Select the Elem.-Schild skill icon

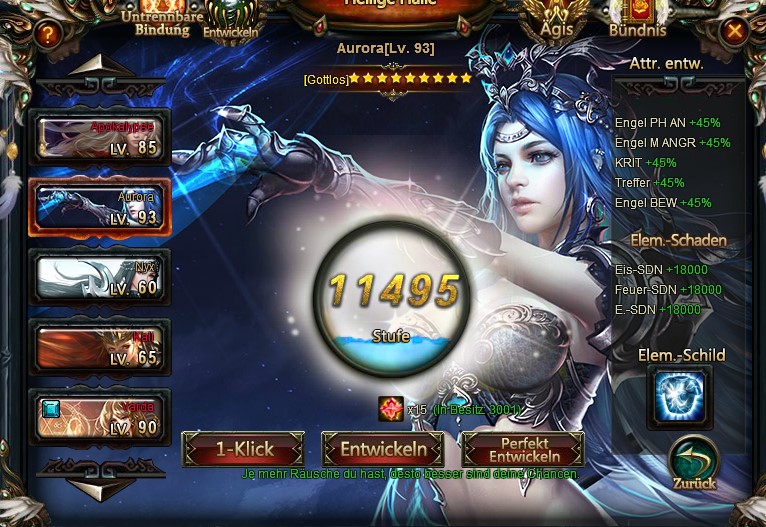click(680, 397)
